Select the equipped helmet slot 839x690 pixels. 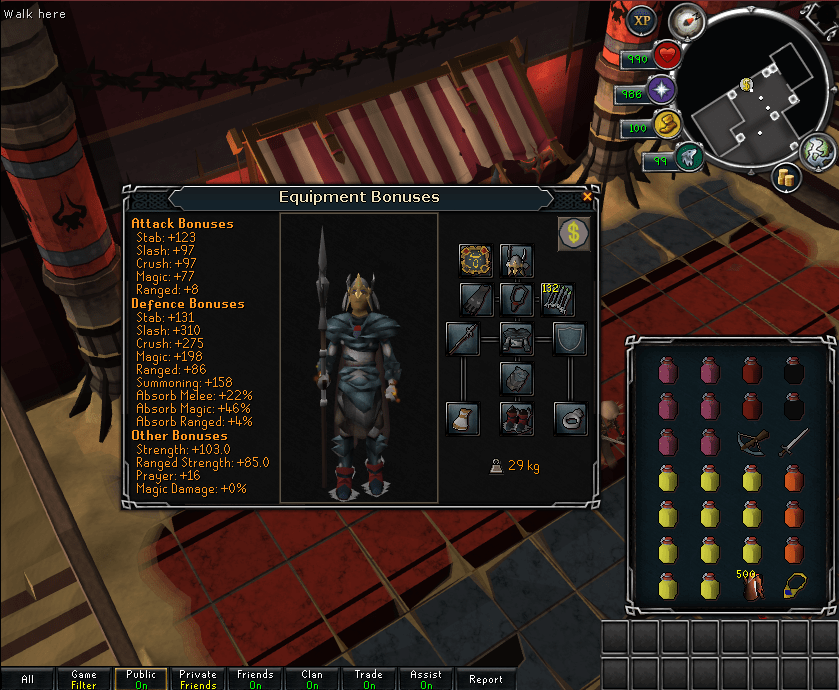point(516,261)
